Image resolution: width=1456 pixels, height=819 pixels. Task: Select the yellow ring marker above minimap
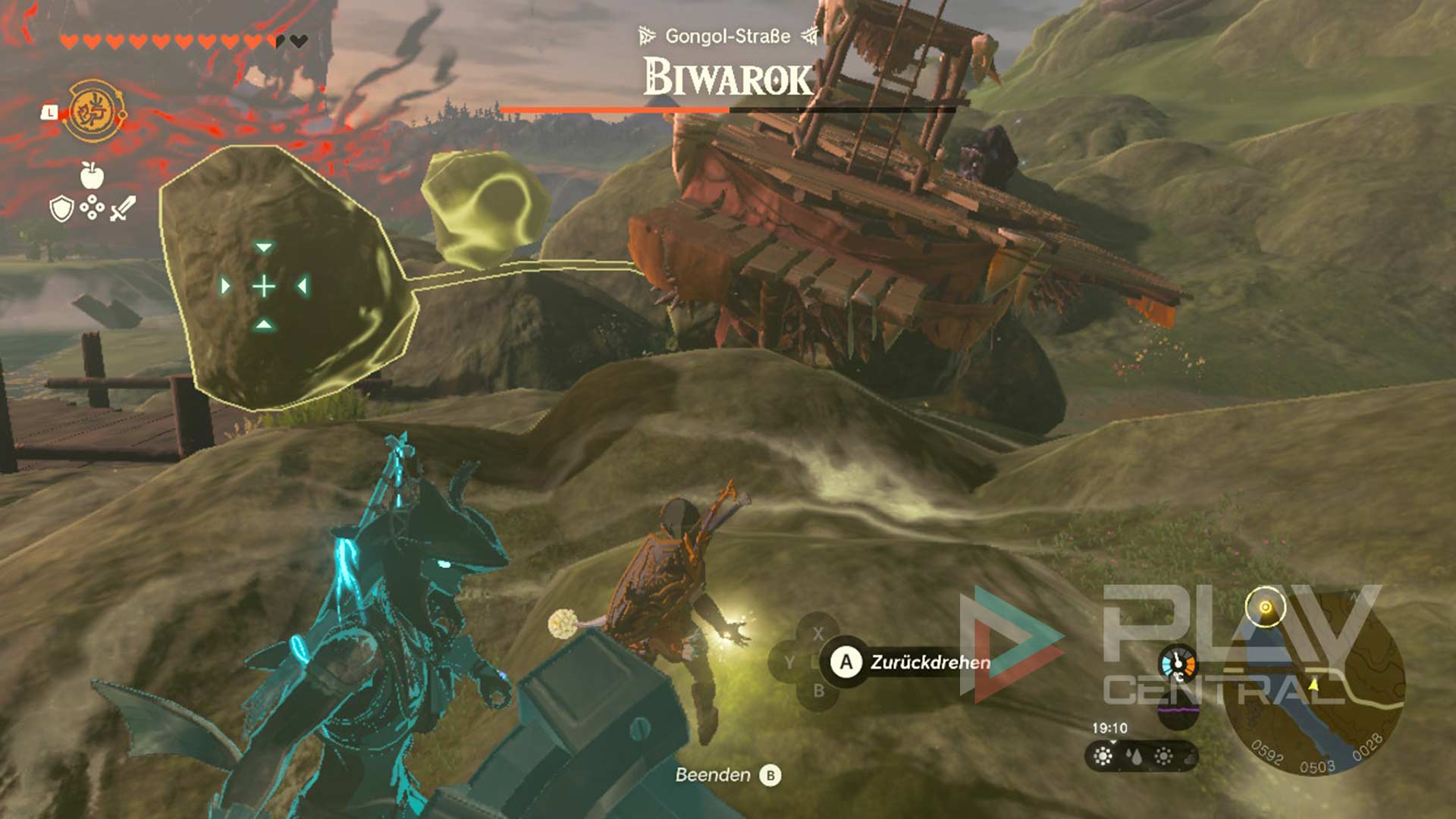tap(1265, 607)
